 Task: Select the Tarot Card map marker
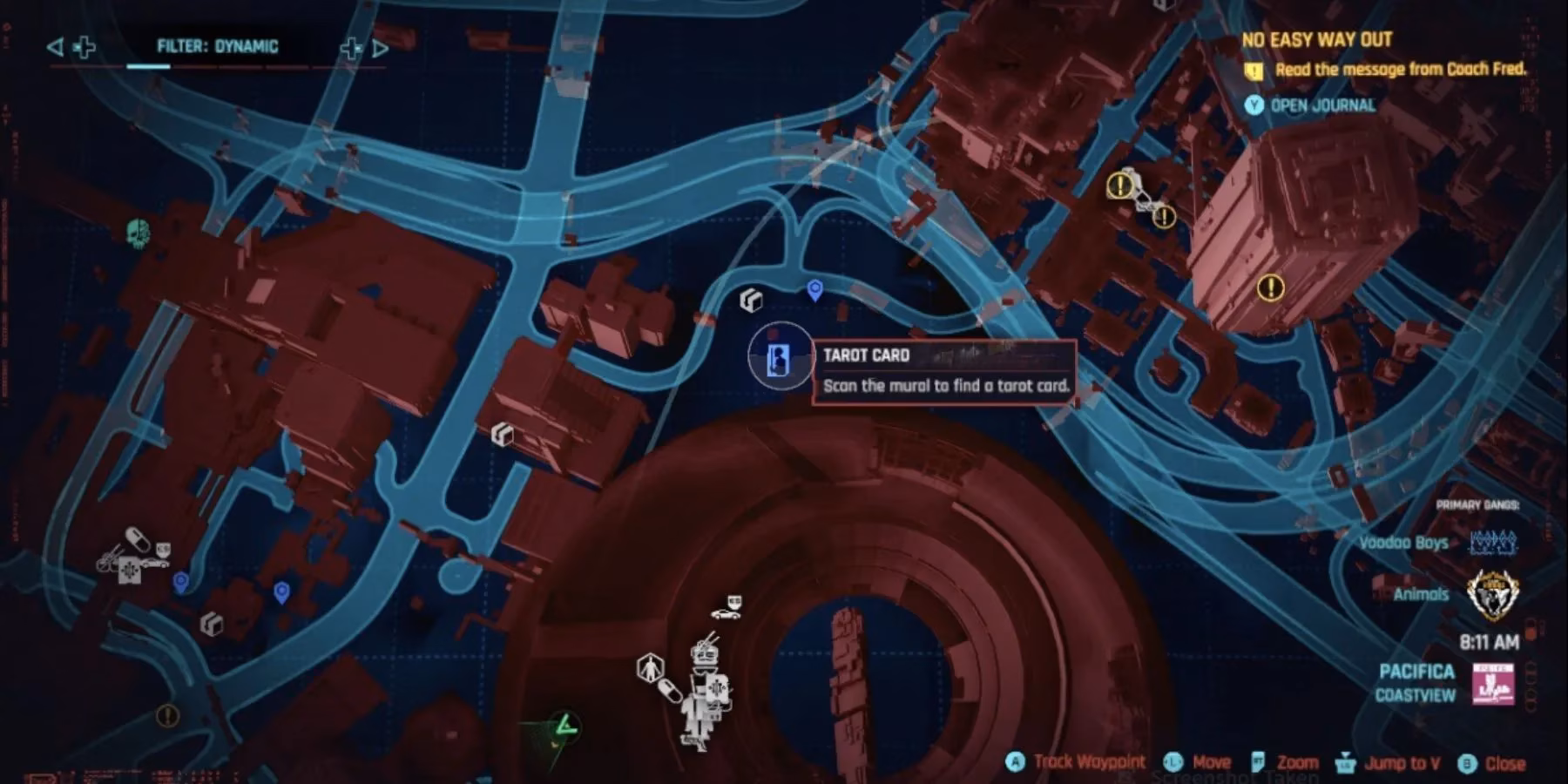click(779, 358)
